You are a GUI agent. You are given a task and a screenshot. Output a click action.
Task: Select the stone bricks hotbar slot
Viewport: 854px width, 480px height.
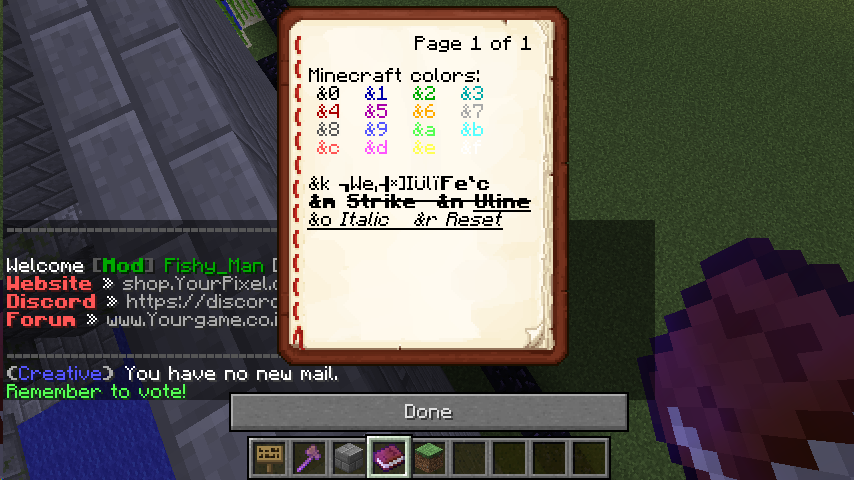tap(348, 456)
